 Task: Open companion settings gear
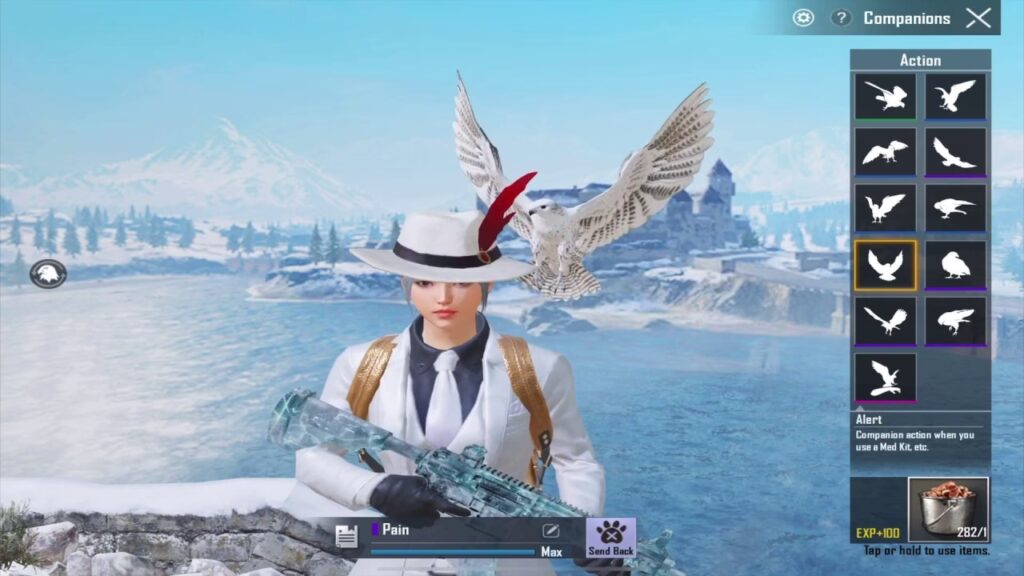pos(803,17)
